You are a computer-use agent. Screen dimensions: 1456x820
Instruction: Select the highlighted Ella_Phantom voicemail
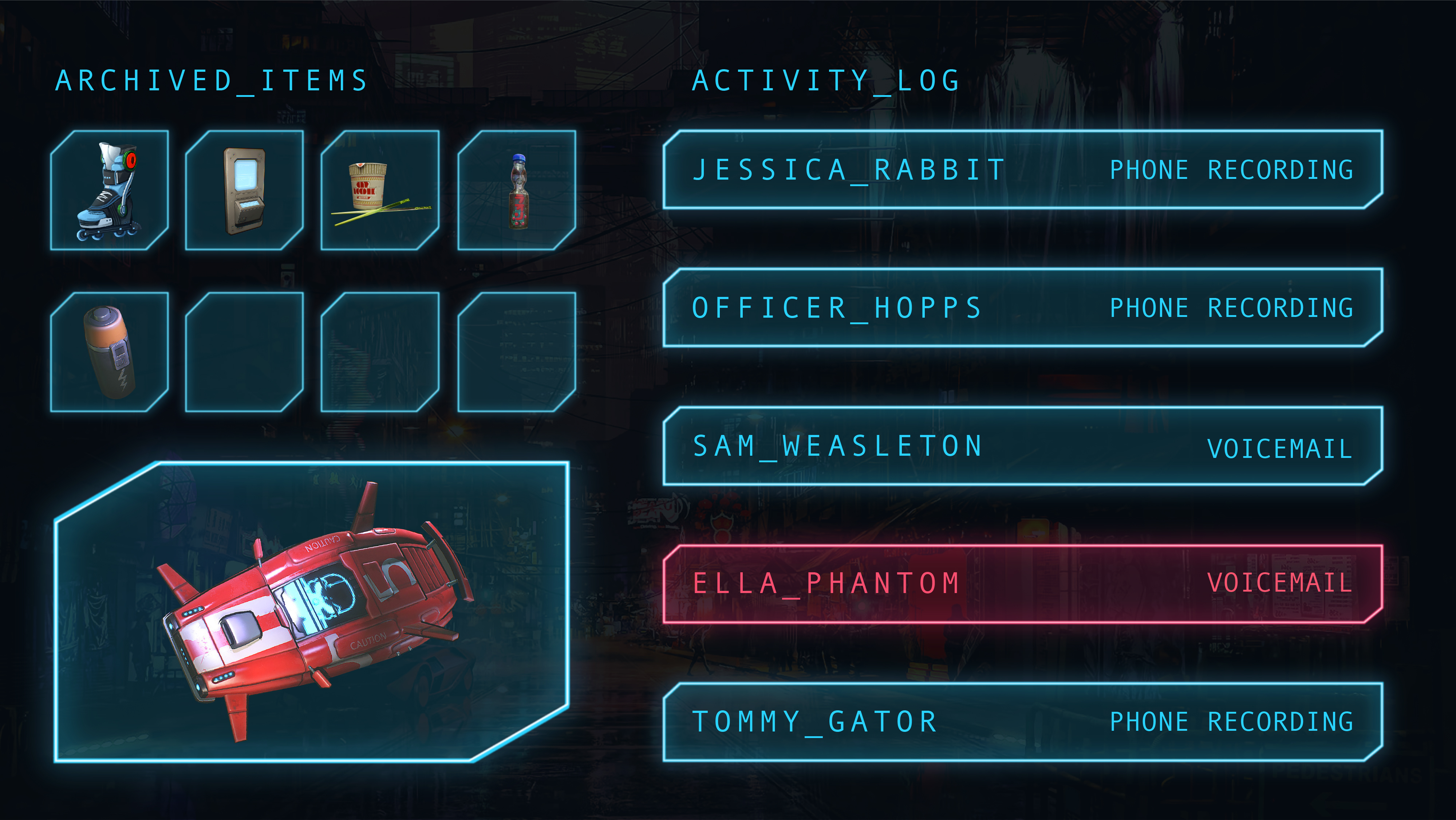1022,584
